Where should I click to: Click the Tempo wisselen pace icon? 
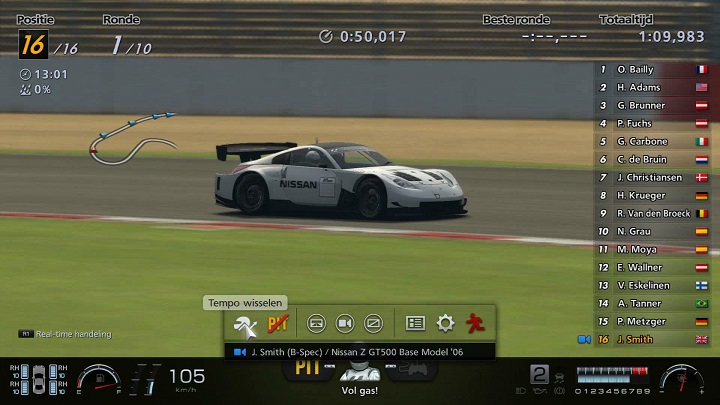tap(245, 324)
